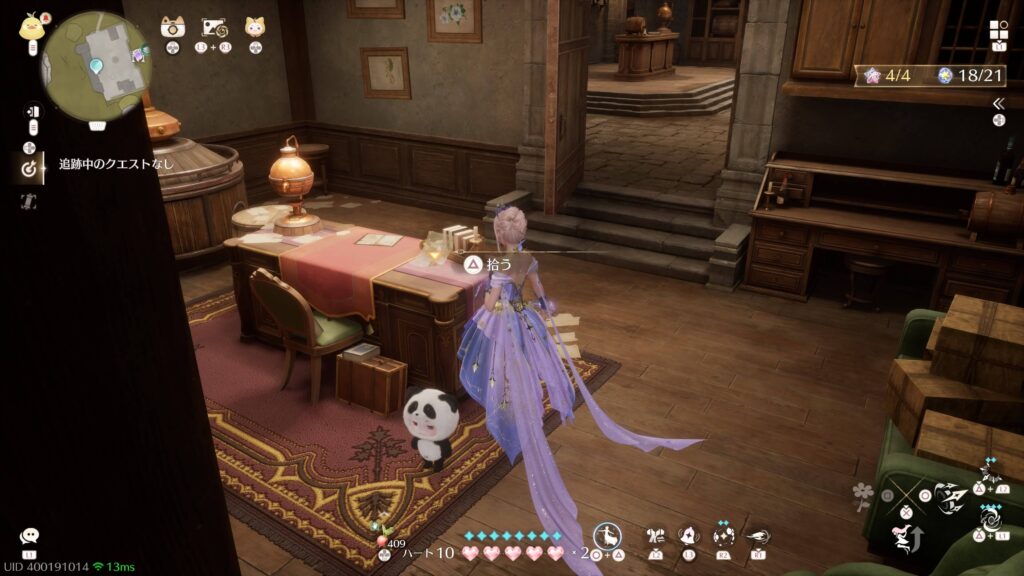Click the pink-haired jump action icon
This screenshot has height=576, width=1024.
(x=901, y=539)
